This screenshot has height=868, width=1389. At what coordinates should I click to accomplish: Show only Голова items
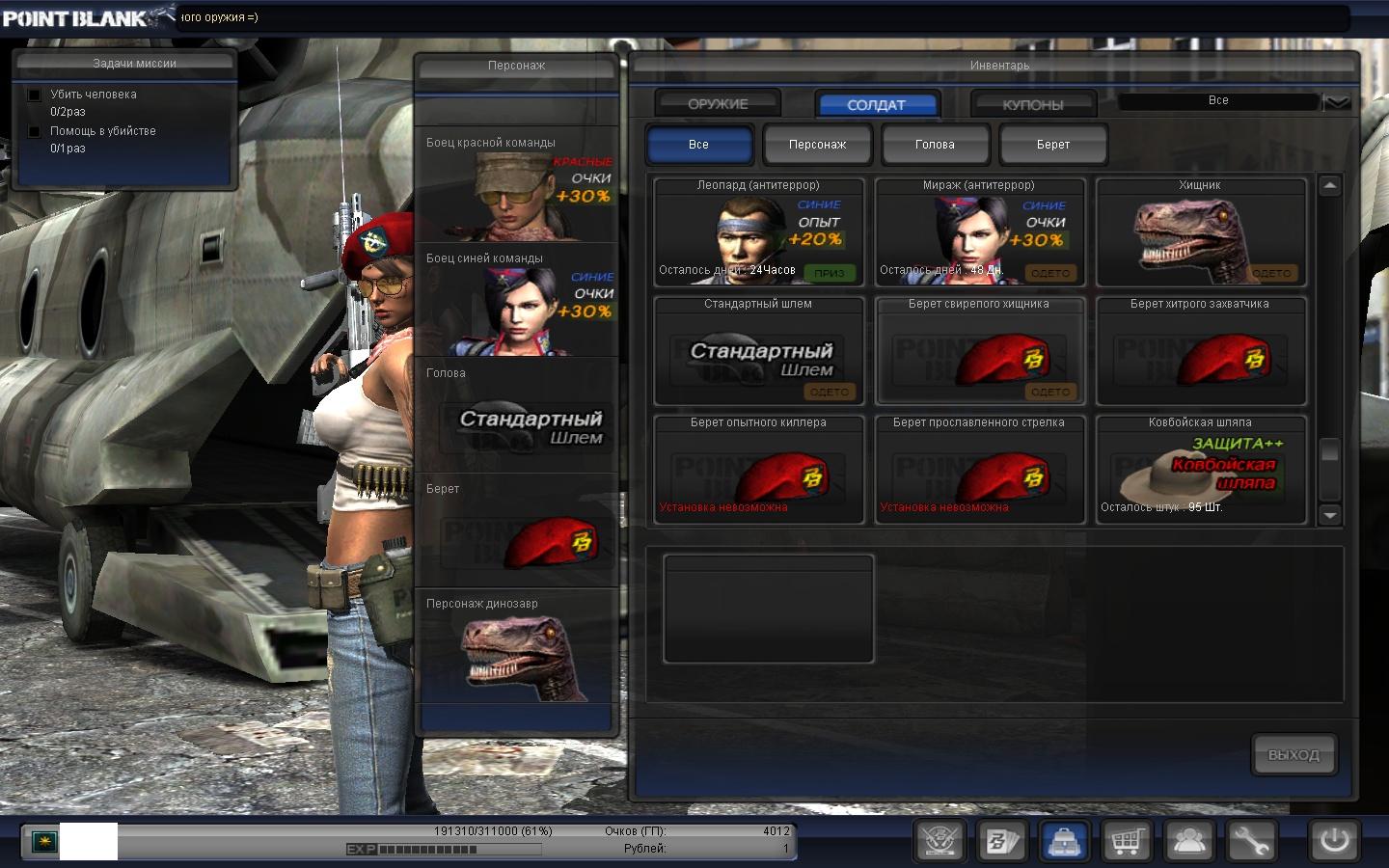935,145
